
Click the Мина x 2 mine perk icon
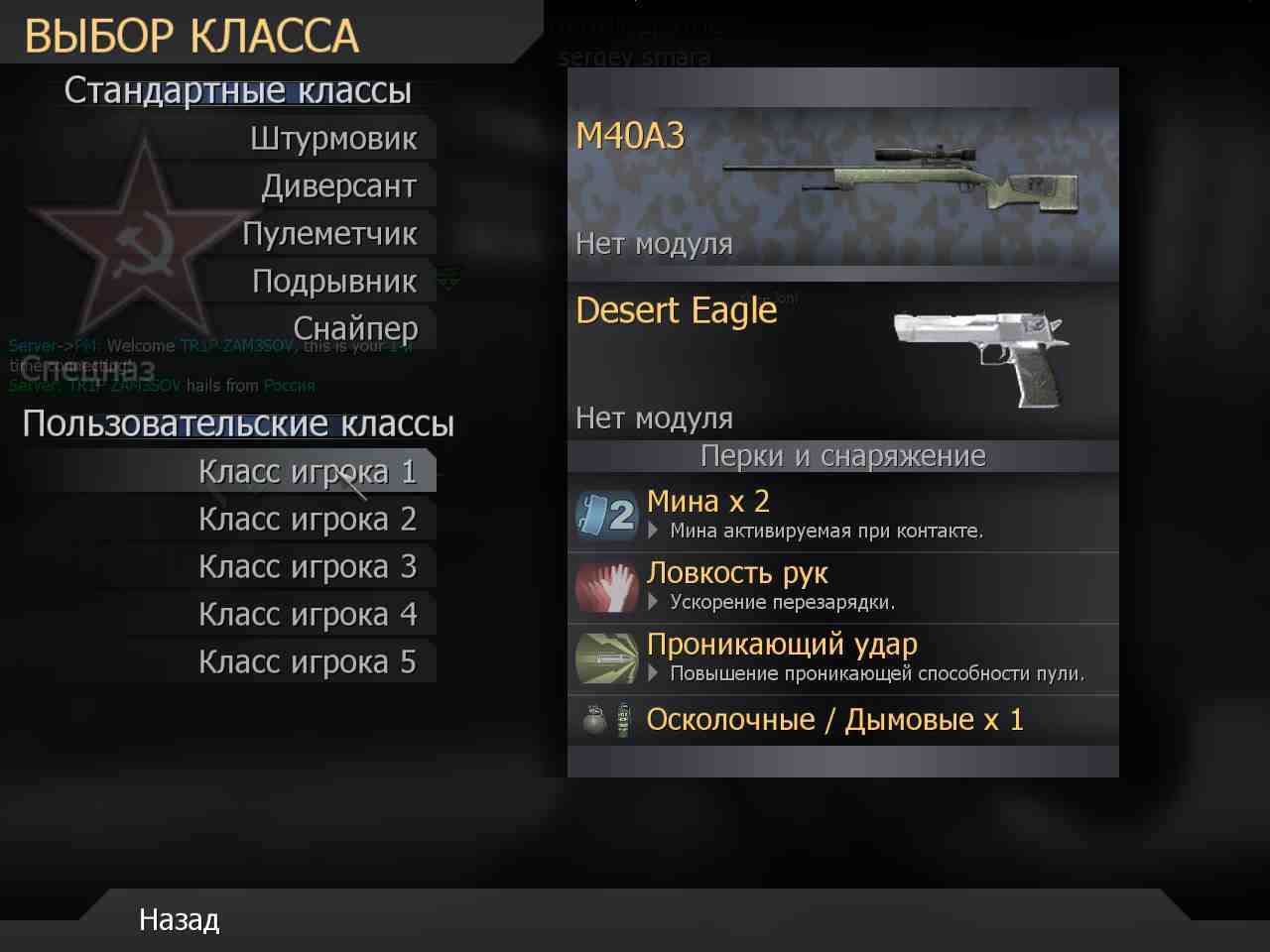[605, 514]
